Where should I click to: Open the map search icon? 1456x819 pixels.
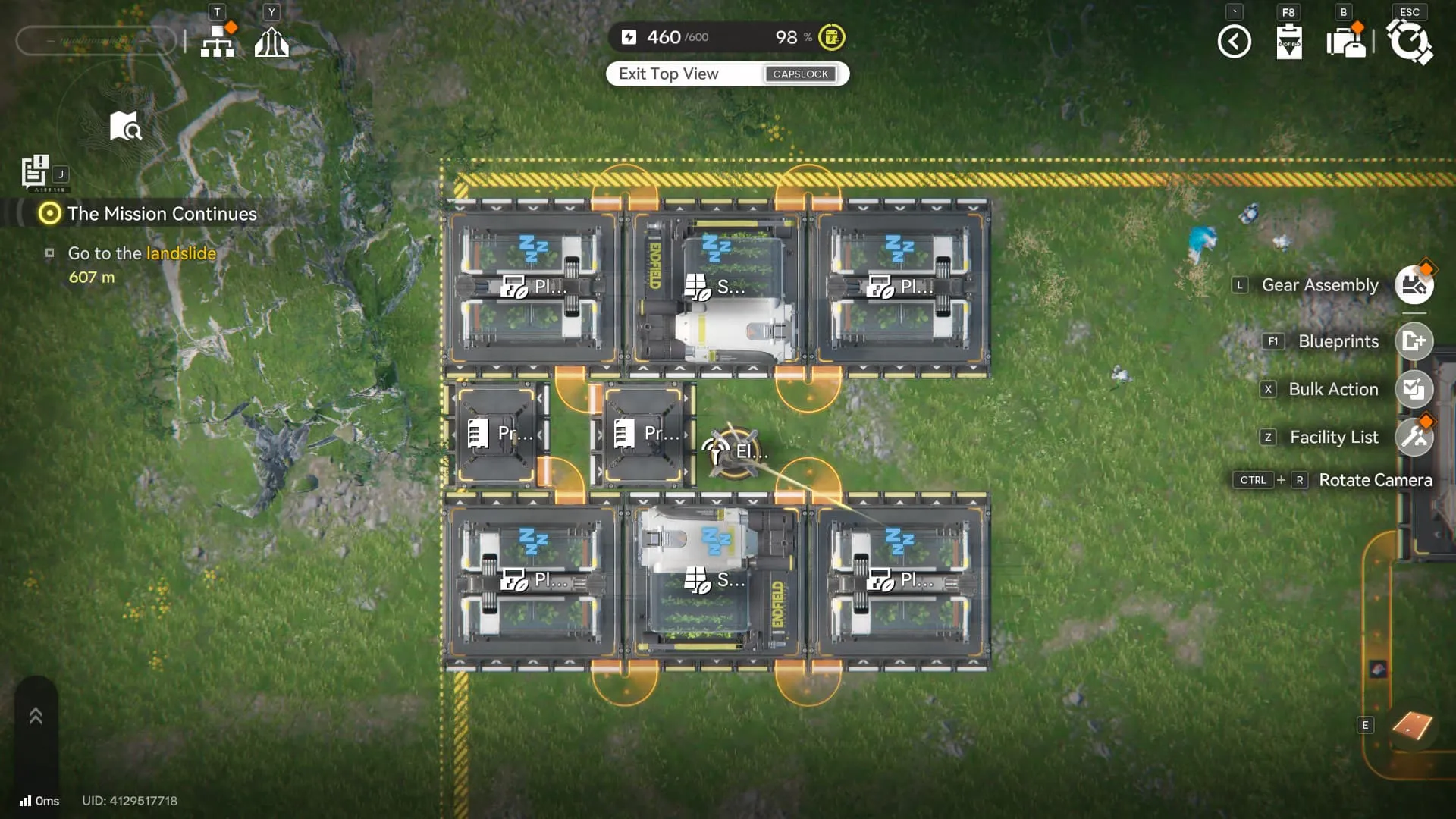125,127
